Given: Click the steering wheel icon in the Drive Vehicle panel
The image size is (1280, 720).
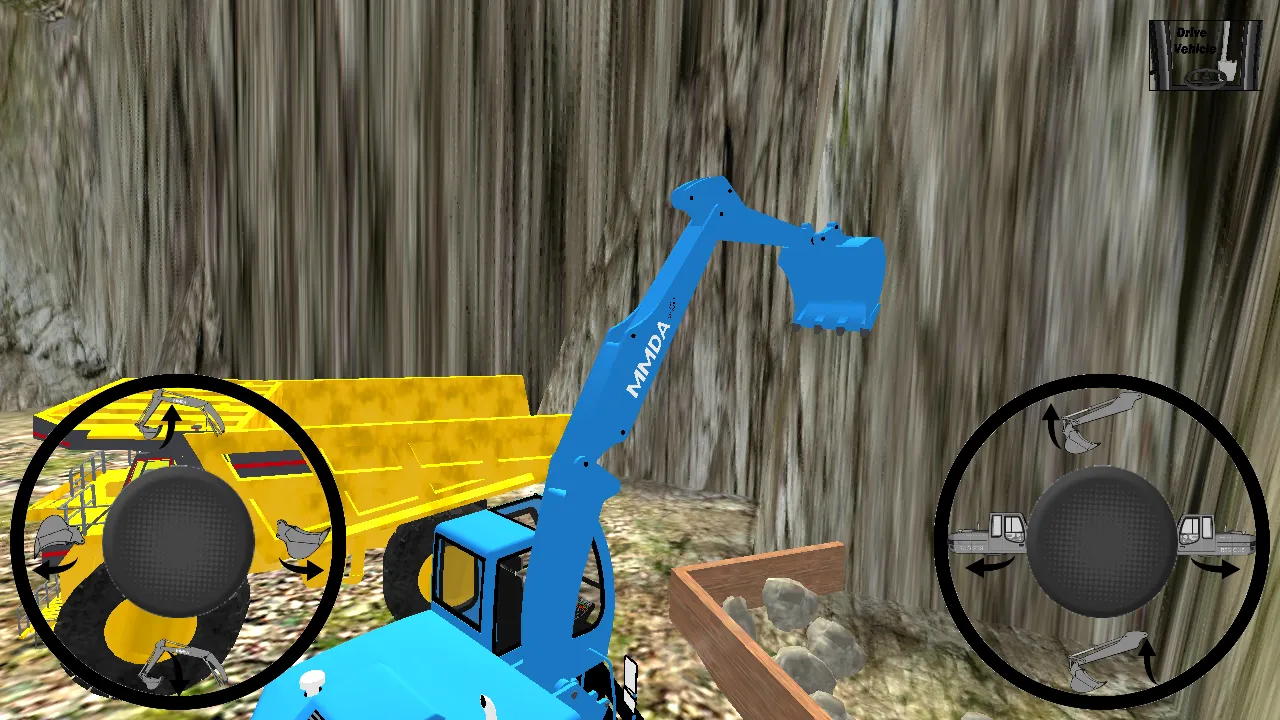Looking at the screenshot, I should 1206,79.
